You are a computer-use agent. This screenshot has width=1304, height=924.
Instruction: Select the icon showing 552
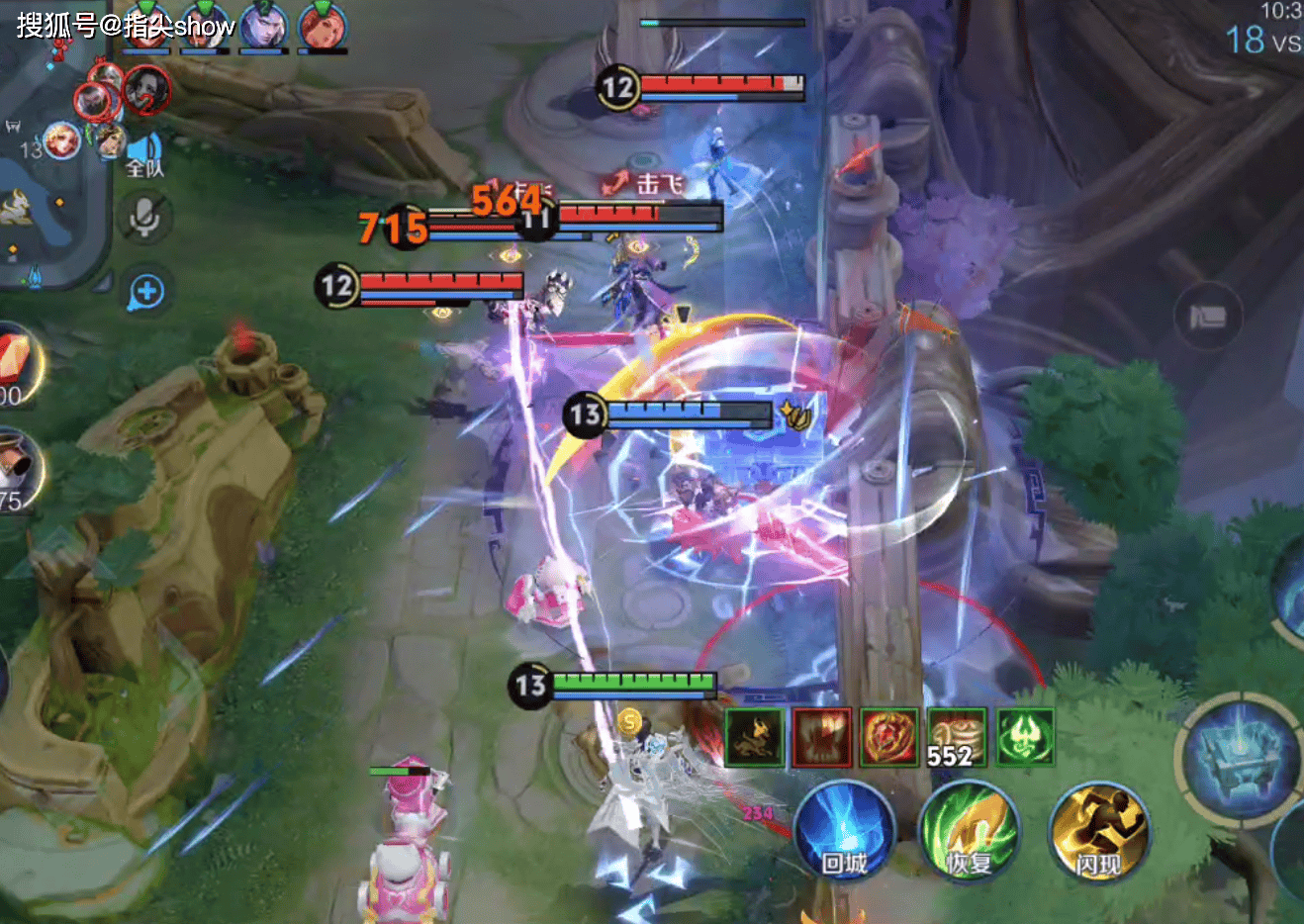pos(956,737)
